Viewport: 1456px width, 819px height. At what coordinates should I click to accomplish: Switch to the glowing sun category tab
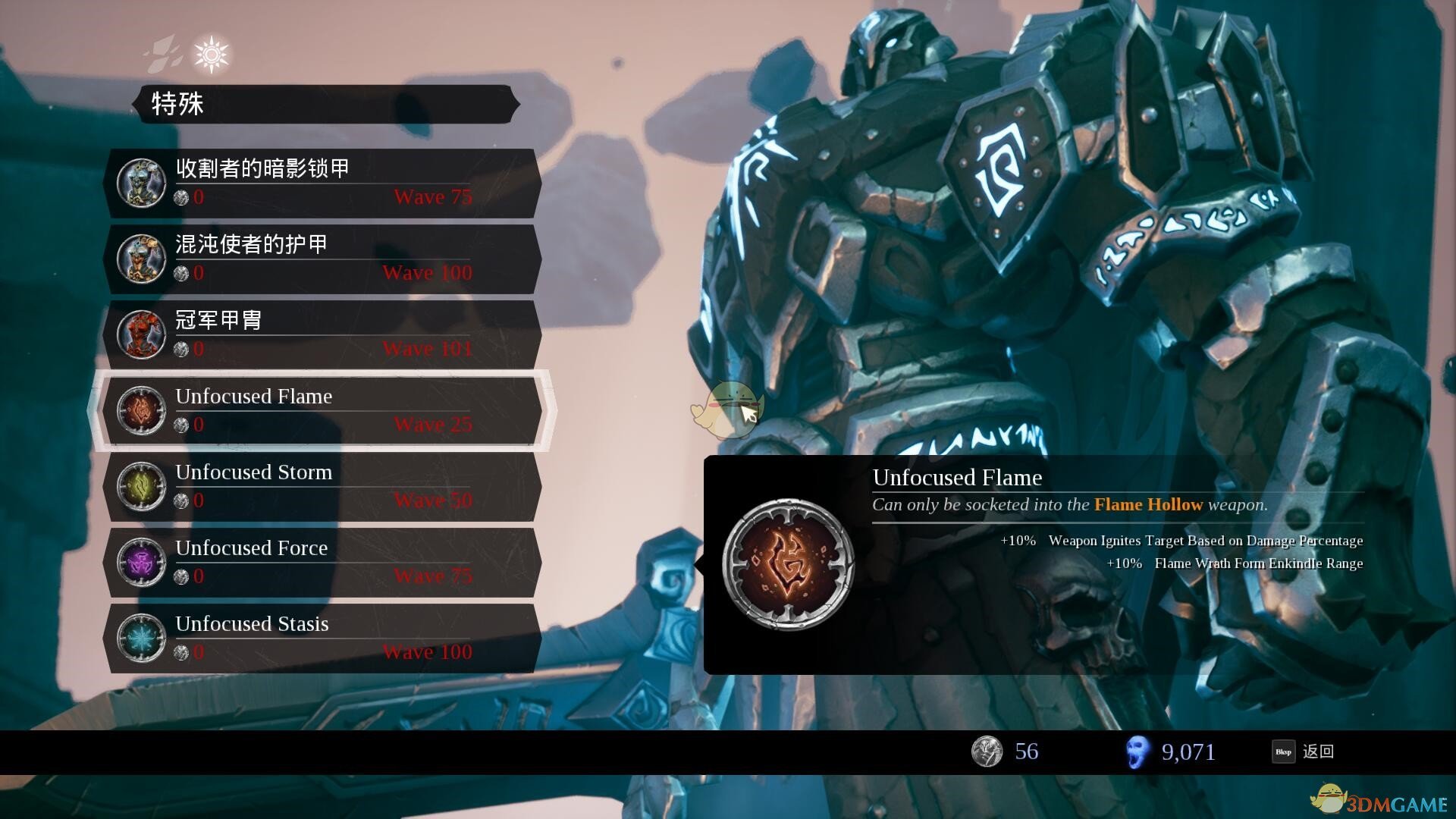(x=211, y=55)
